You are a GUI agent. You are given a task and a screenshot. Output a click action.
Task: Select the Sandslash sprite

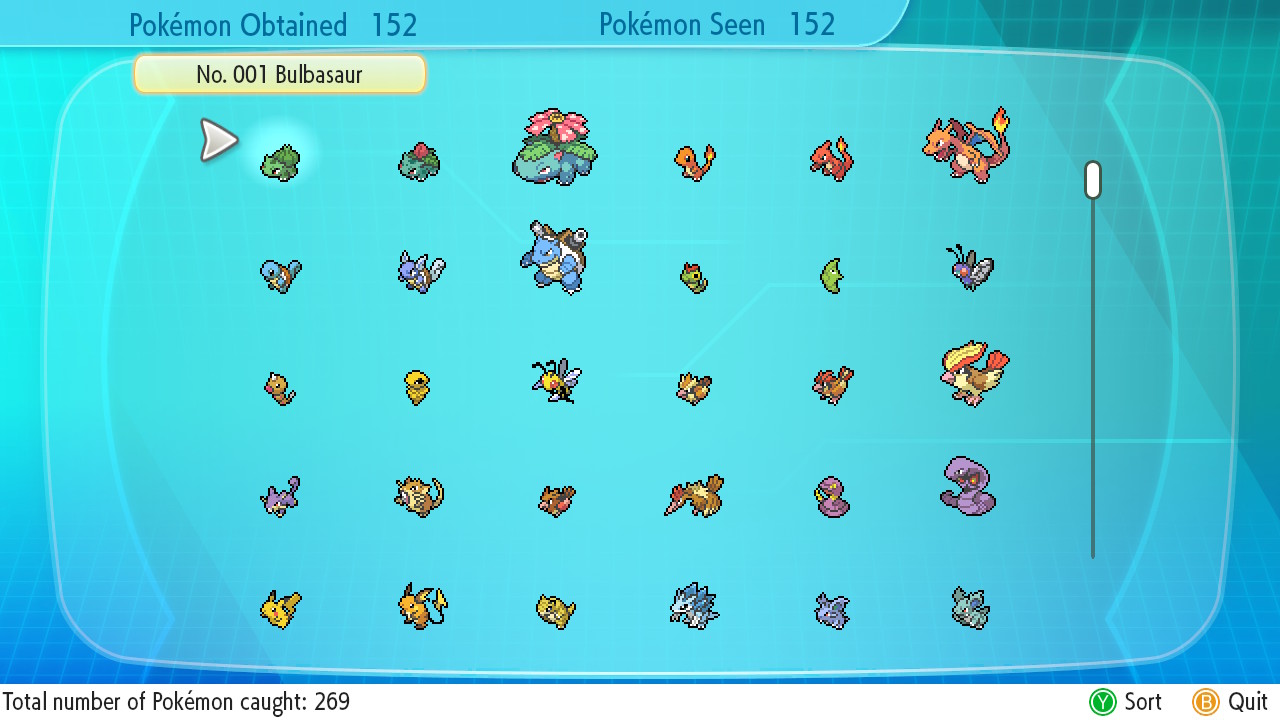(x=694, y=606)
